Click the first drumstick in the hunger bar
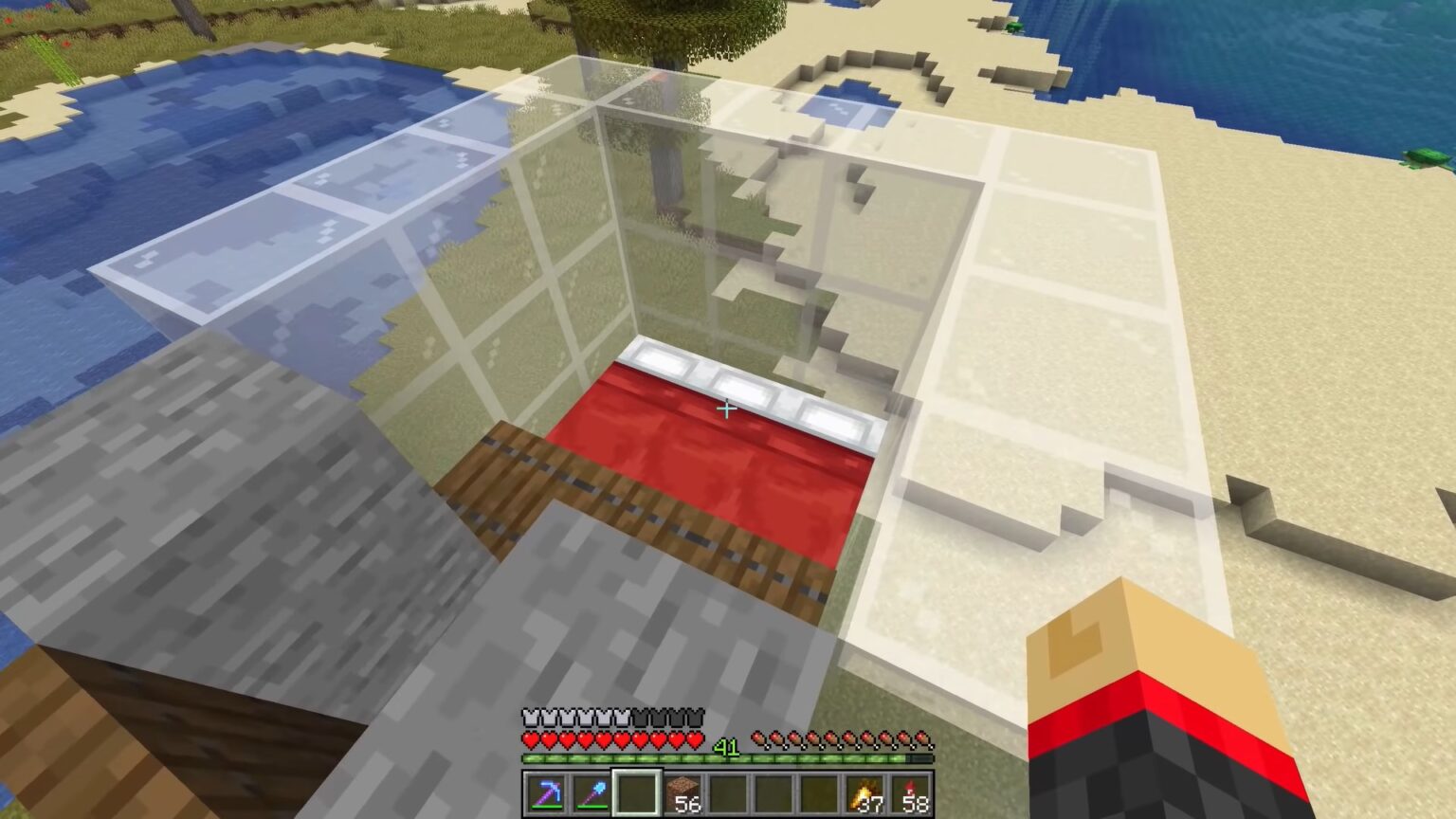Screen dimensions: 1456x819 761,739
